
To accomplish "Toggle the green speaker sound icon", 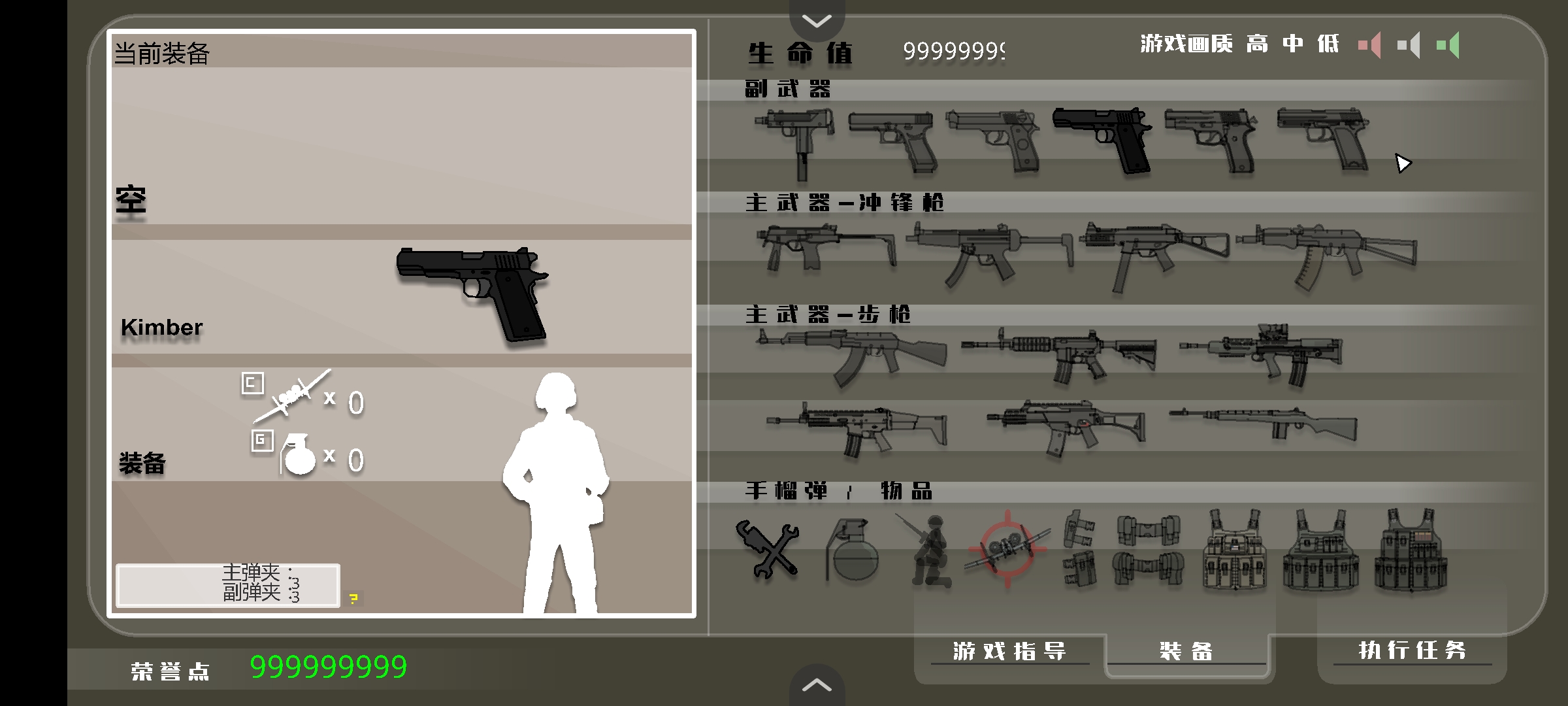I will (1448, 45).
